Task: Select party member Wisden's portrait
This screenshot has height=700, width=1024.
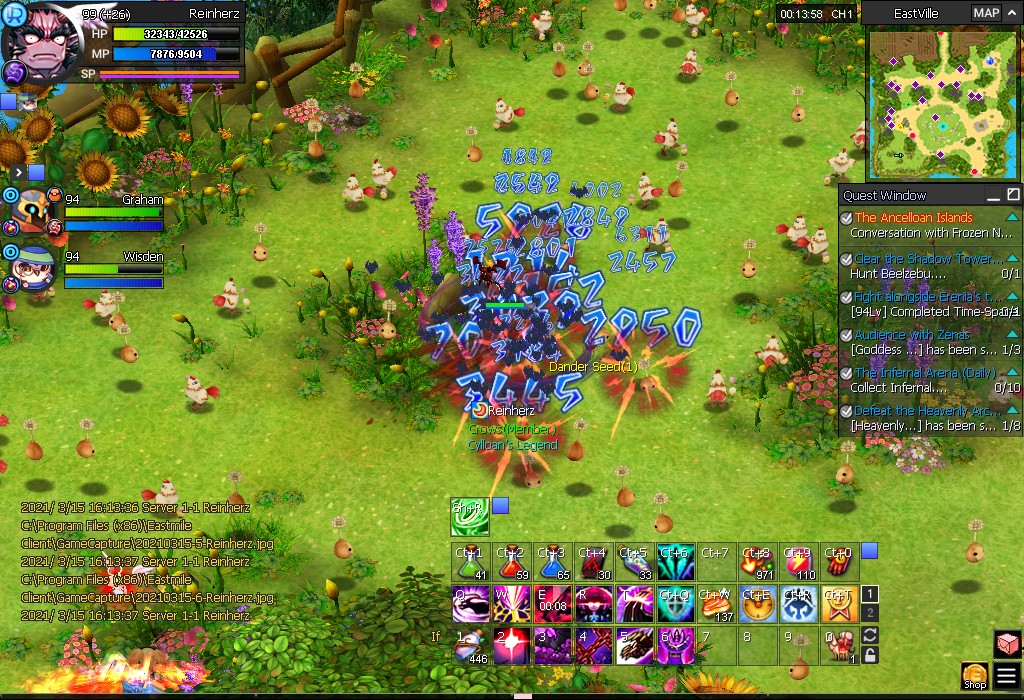Action: pyautogui.click(x=34, y=270)
